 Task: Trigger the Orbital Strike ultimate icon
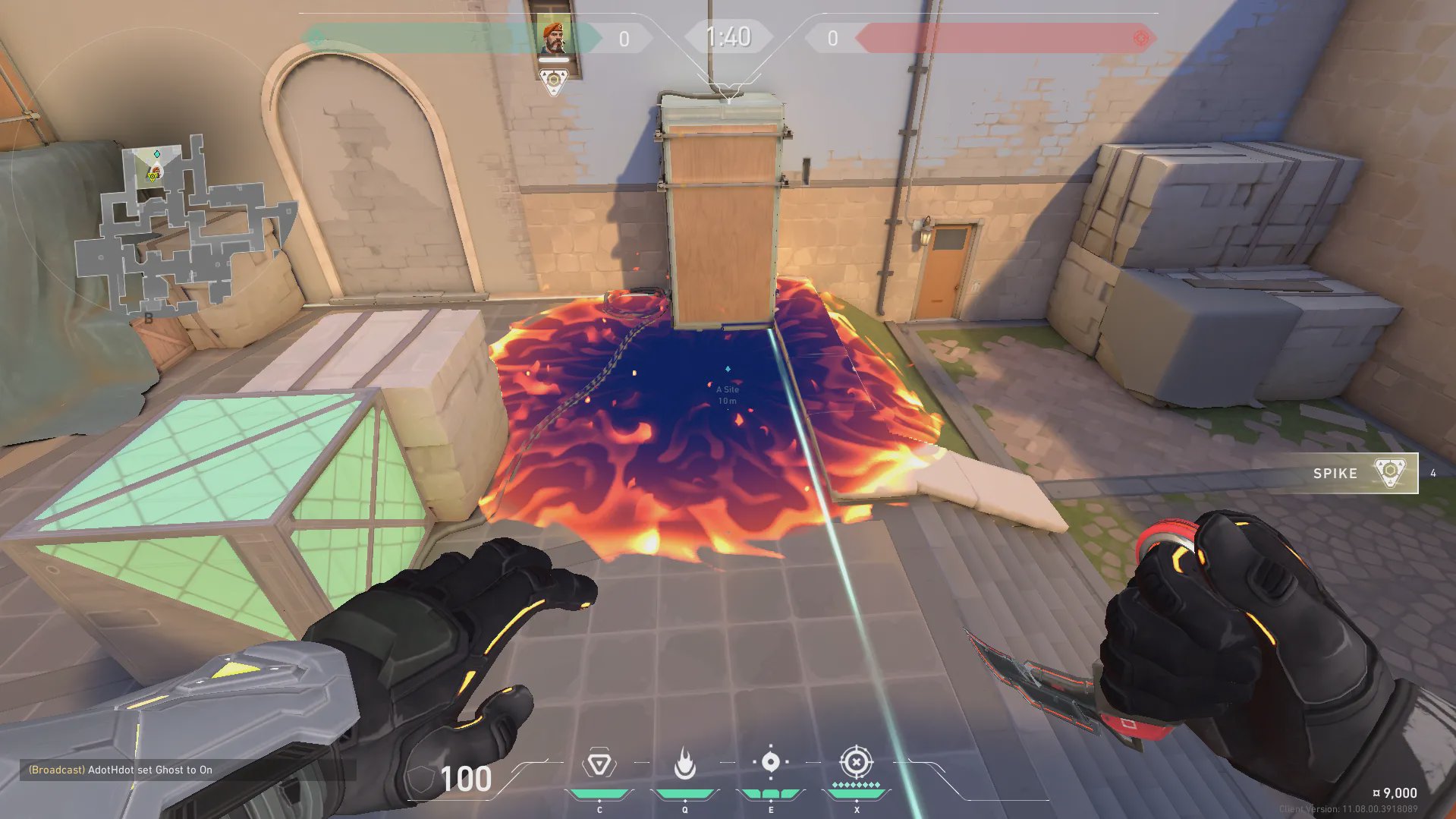[856, 762]
